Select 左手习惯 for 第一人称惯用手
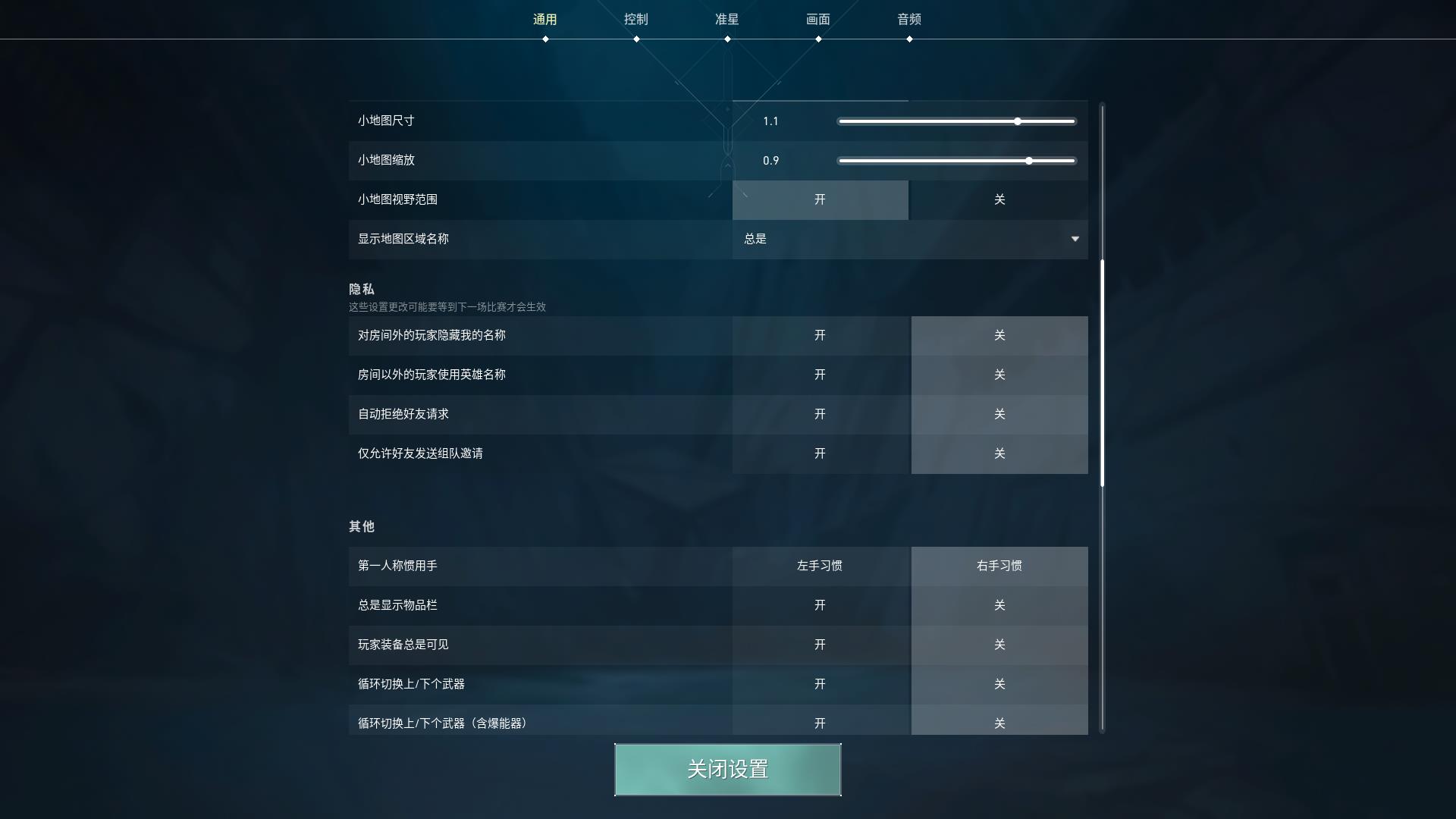Viewport: 1456px width, 819px height. 821,566
